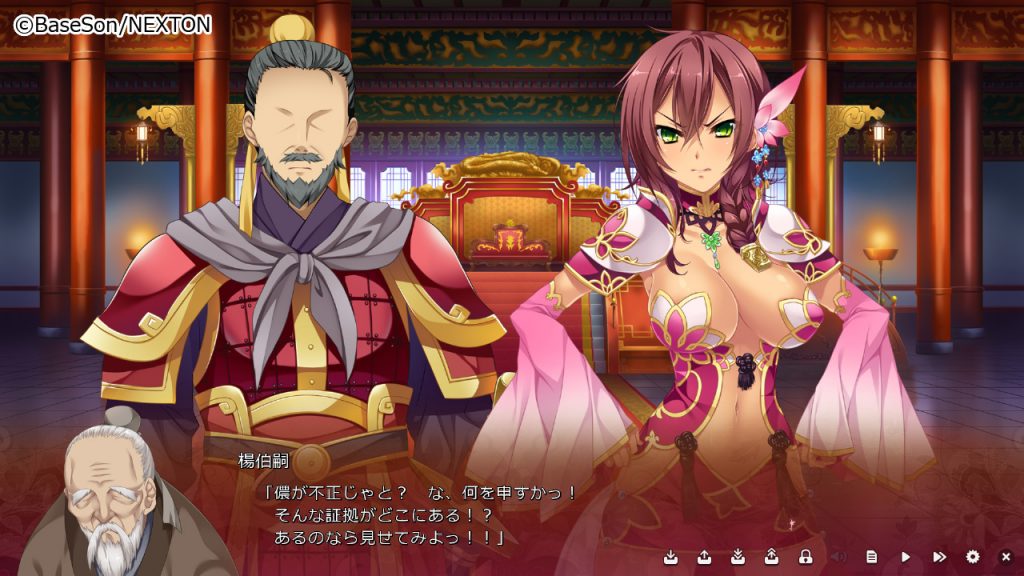Image resolution: width=1024 pixels, height=576 pixels.
Task: Start auto-play with the play arrow
Action: (906, 556)
